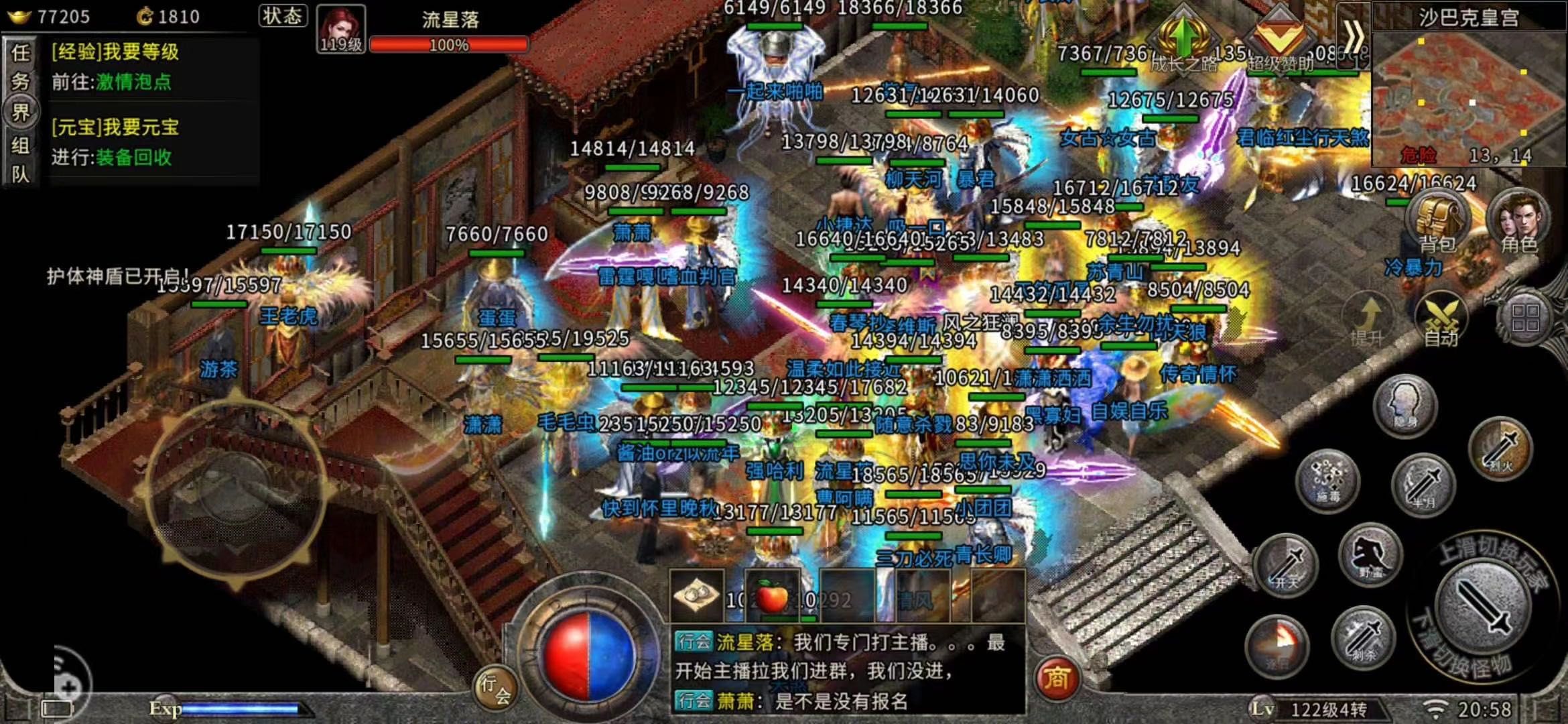Go to 激情泡点 quest destination
Viewport: 1568px width, 724px height.
(134, 82)
